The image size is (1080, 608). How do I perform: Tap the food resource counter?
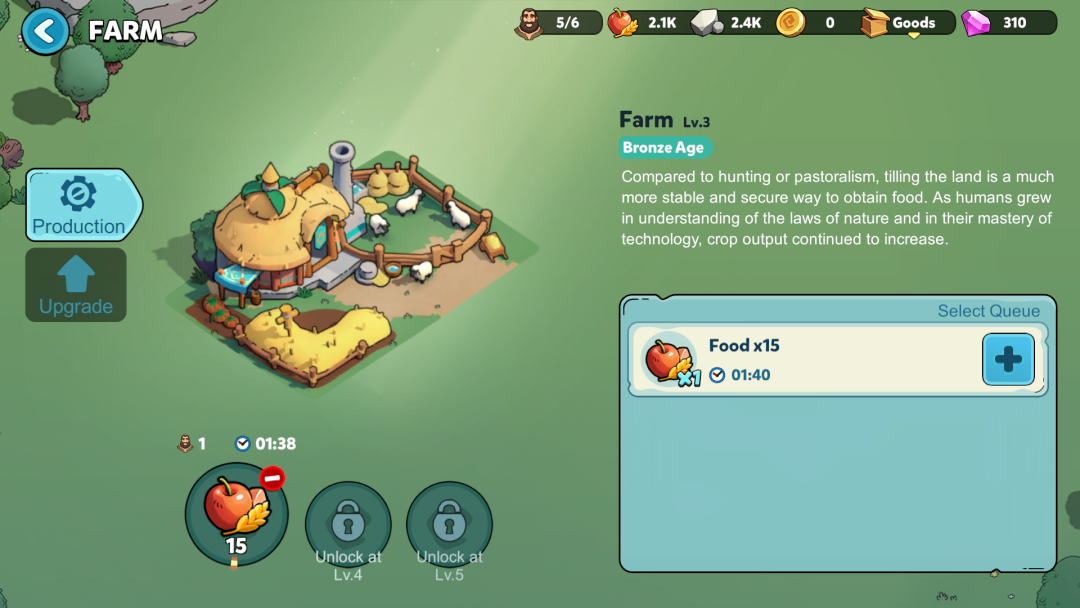pyautogui.click(x=646, y=23)
